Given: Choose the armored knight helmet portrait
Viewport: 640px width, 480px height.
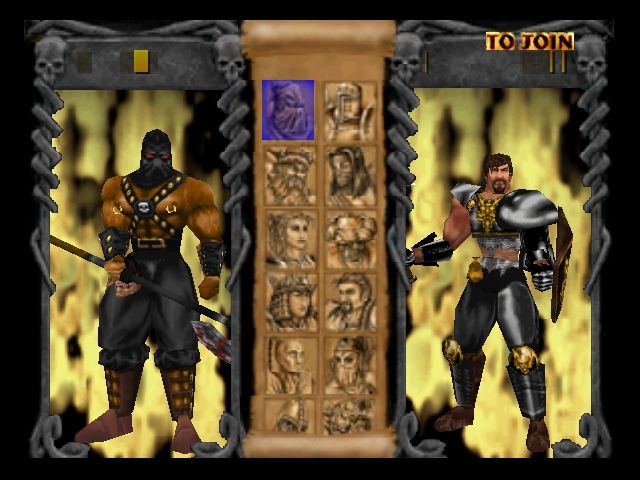Looking at the screenshot, I should (350, 110).
